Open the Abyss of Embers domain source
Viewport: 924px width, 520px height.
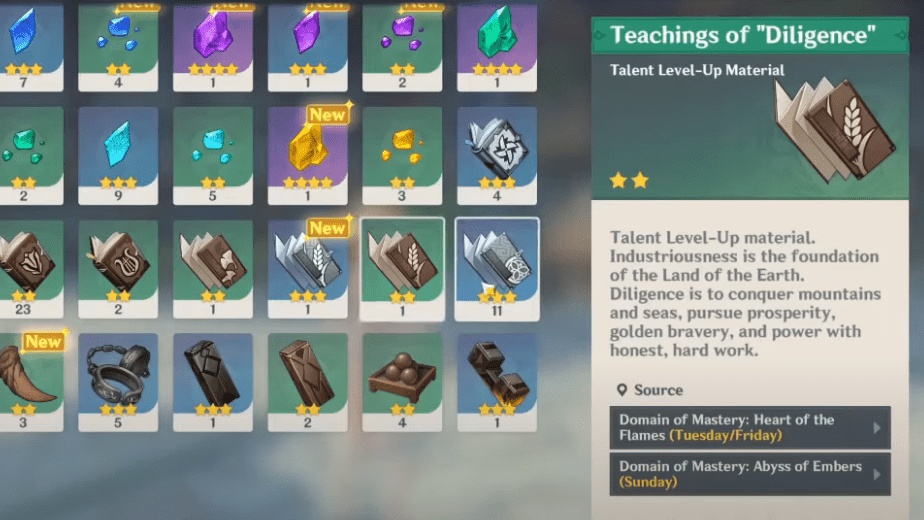click(x=749, y=475)
